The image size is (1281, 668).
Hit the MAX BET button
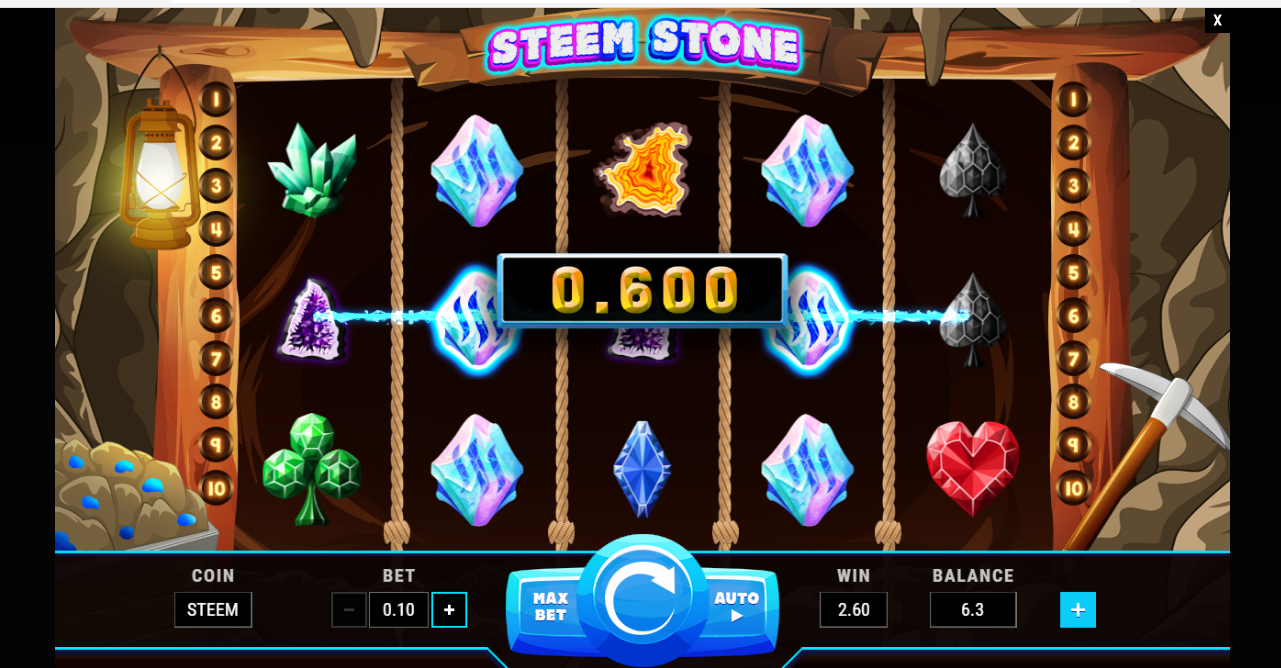549,606
